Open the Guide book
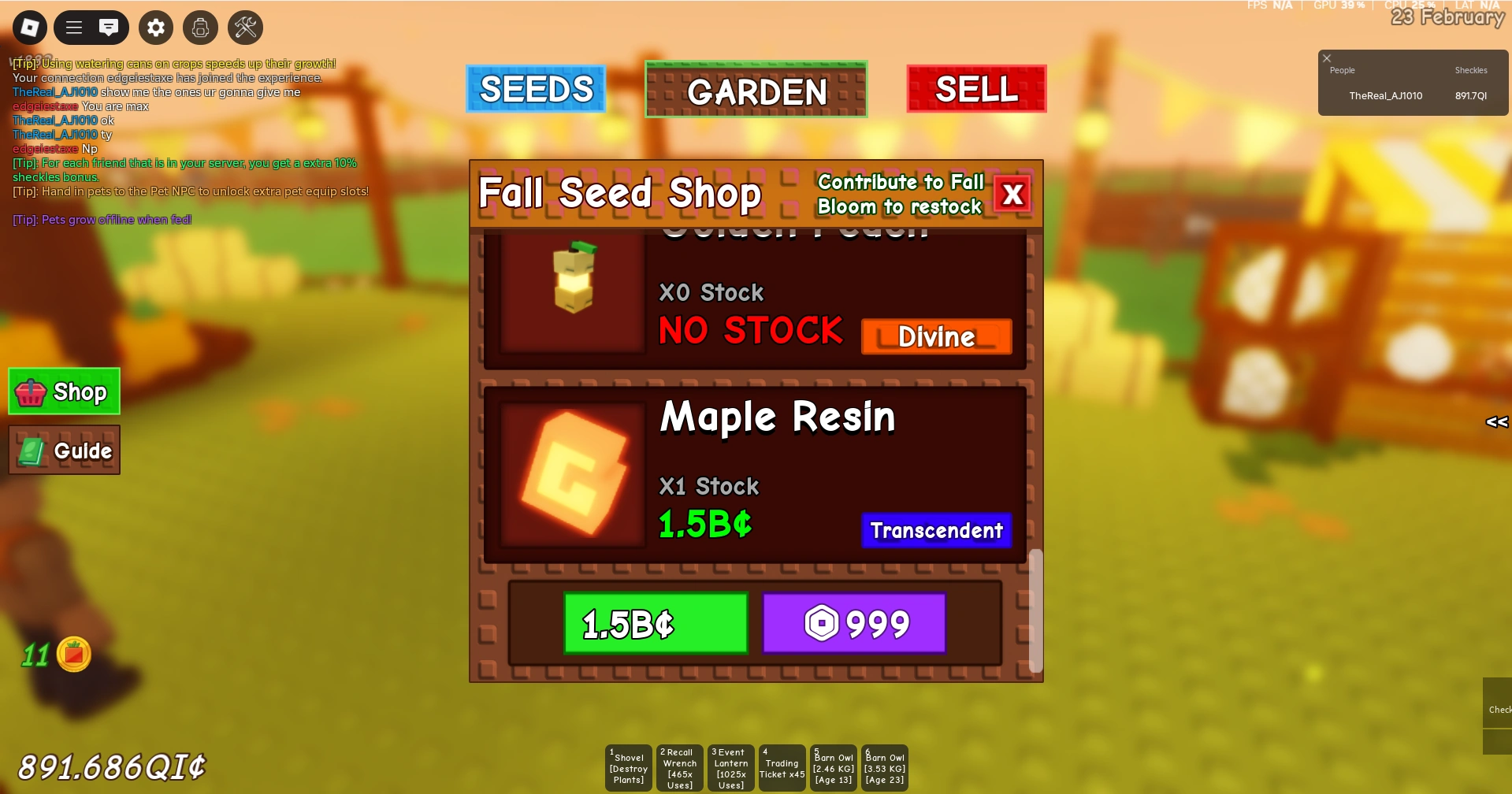Image resolution: width=1512 pixels, height=794 pixels. [64, 450]
